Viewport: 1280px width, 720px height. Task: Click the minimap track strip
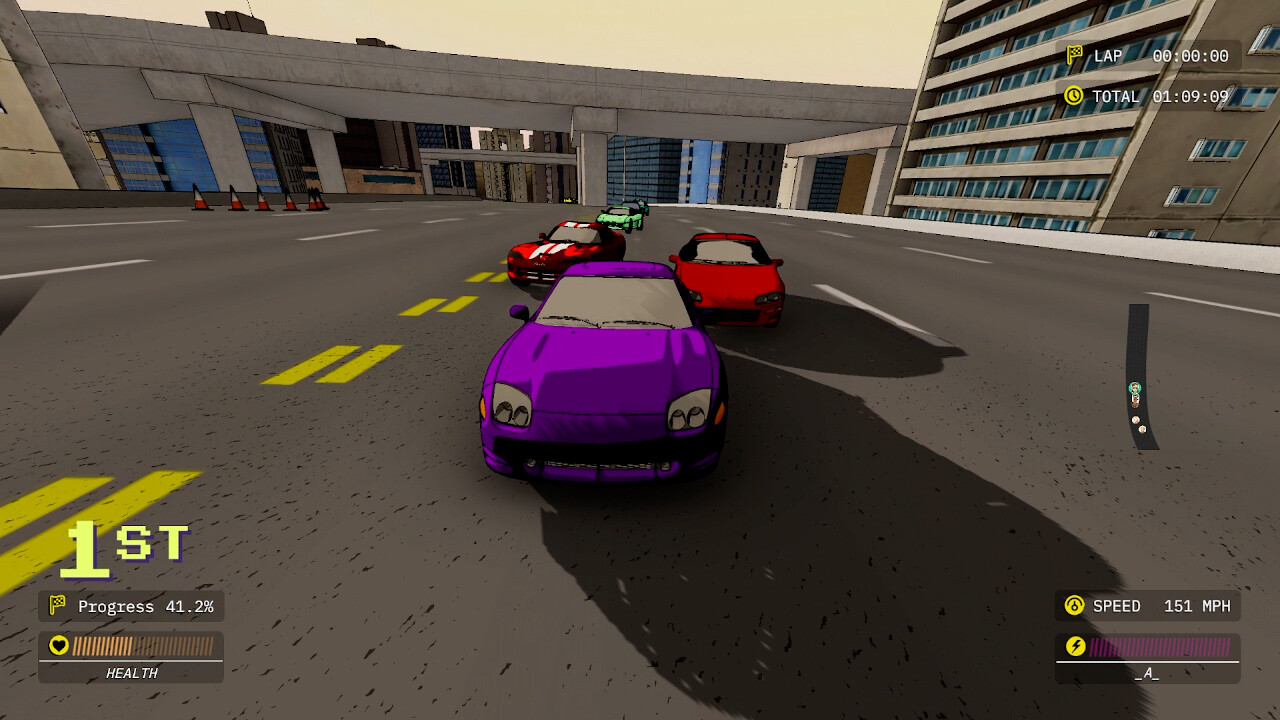(x=1140, y=340)
